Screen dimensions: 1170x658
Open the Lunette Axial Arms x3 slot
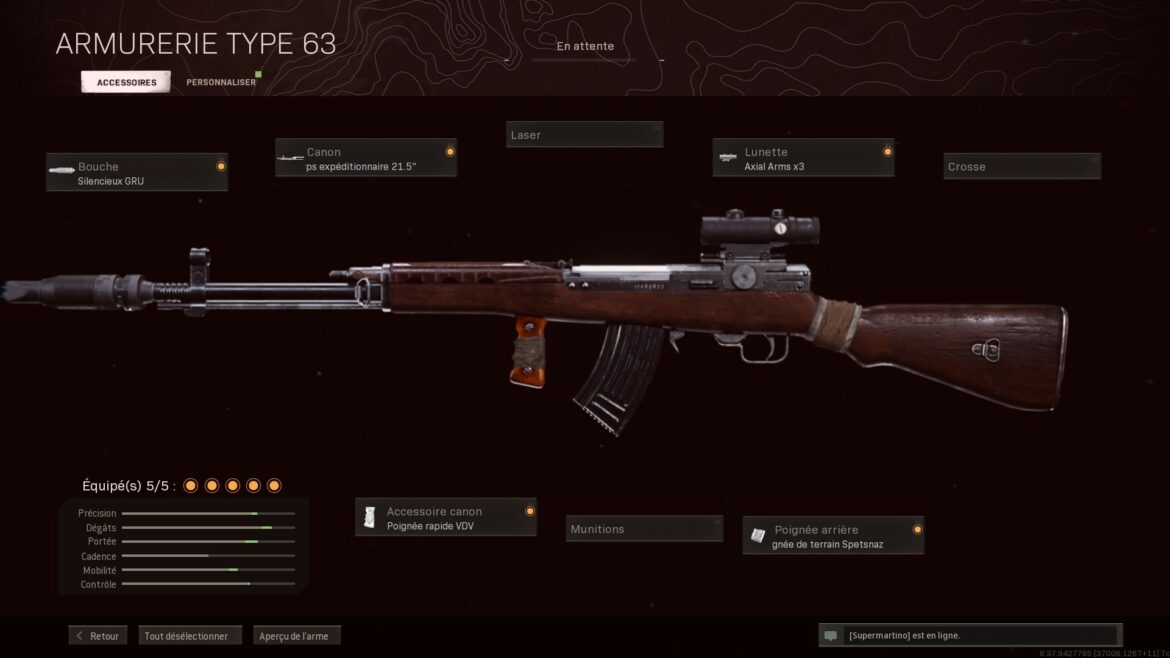pyautogui.click(x=803, y=158)
